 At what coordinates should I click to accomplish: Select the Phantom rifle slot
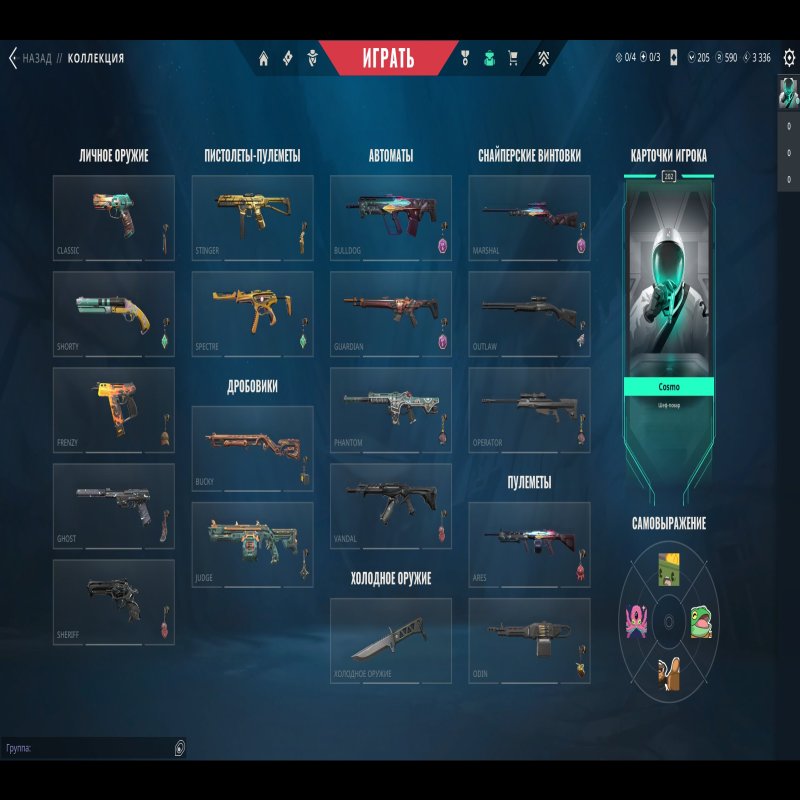click(x=390, y=410)
